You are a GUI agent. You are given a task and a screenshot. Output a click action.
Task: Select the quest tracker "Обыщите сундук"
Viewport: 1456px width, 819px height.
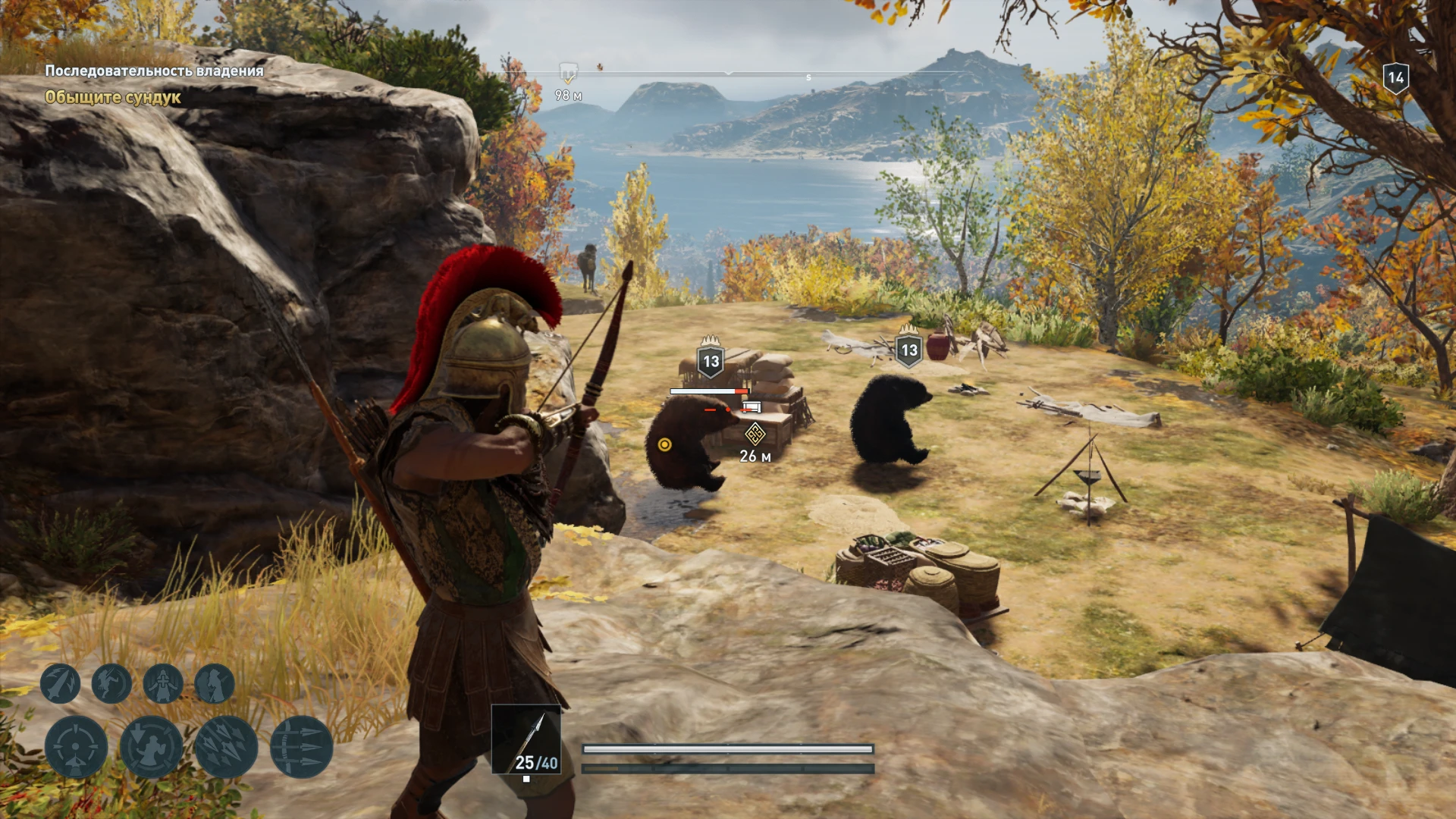112,97
